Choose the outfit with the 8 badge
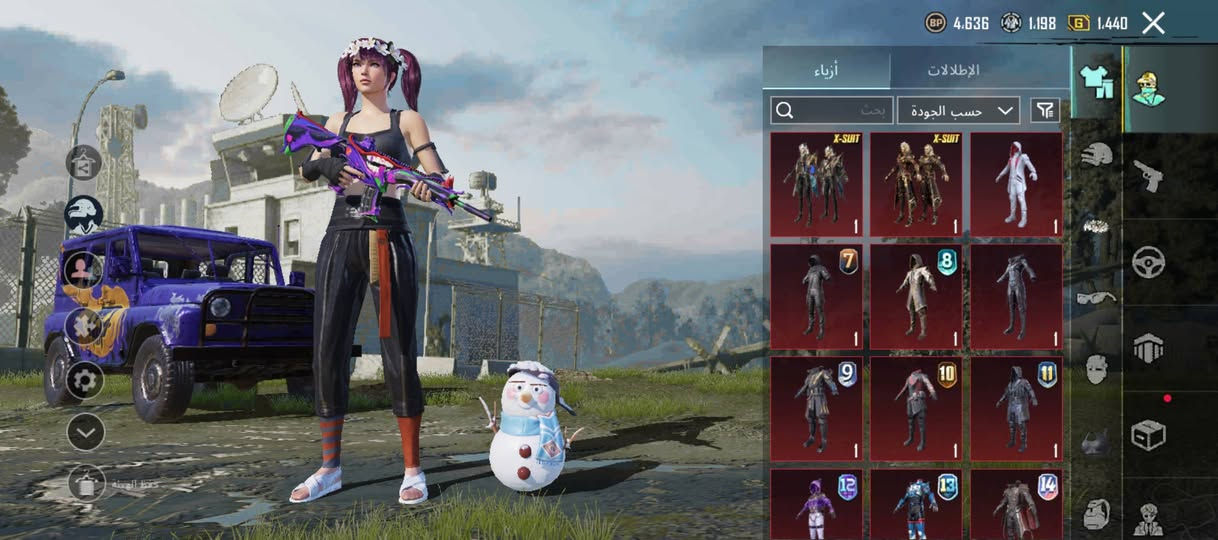 tap(916, 296)
